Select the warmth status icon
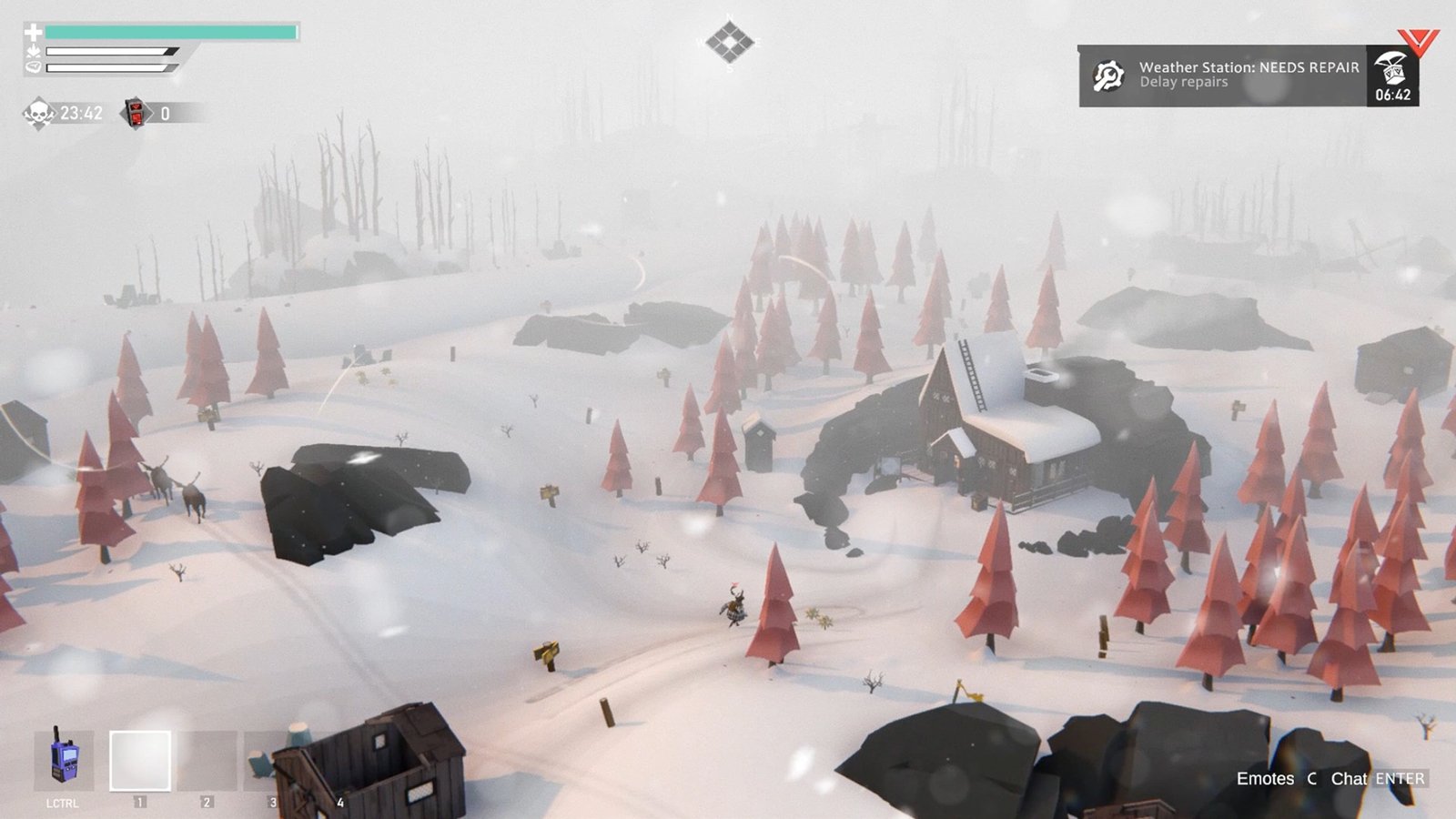 click(33, 52)
